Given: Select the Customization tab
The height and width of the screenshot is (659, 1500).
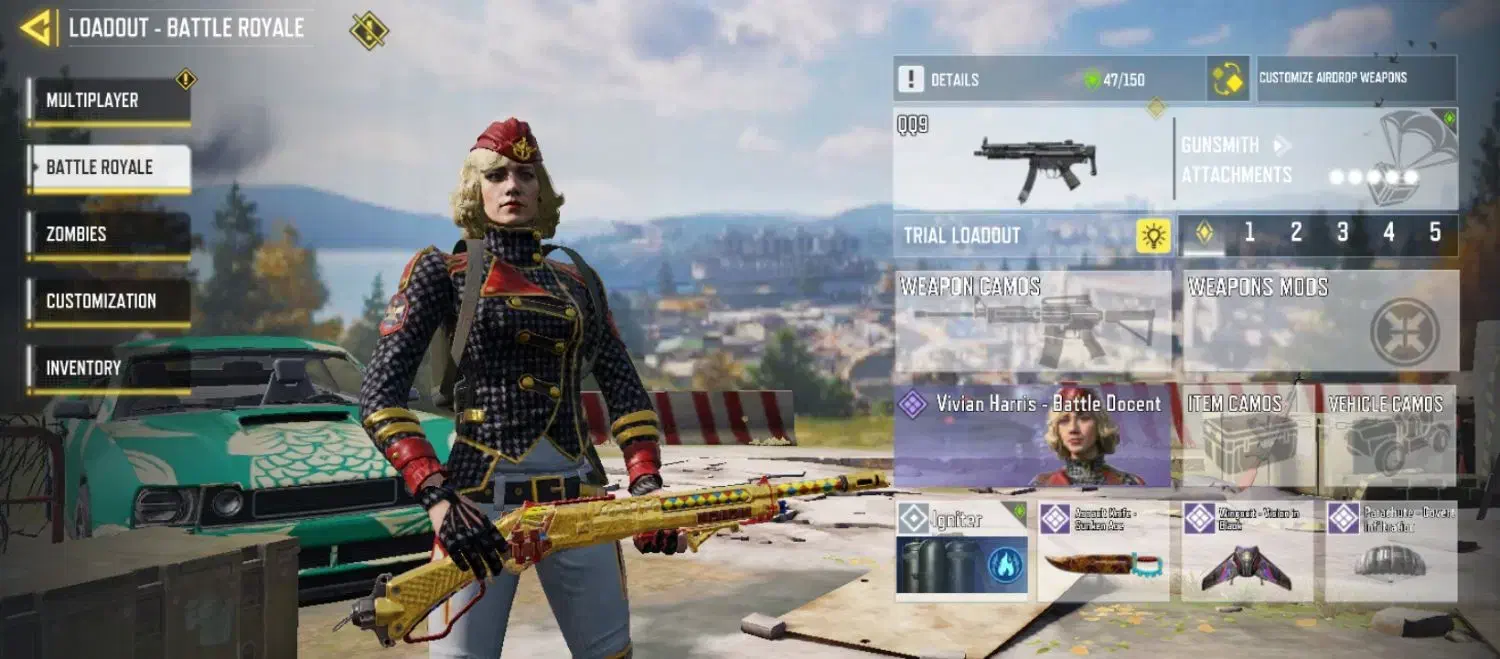Looking at the screenshot, I should point(108,301).
